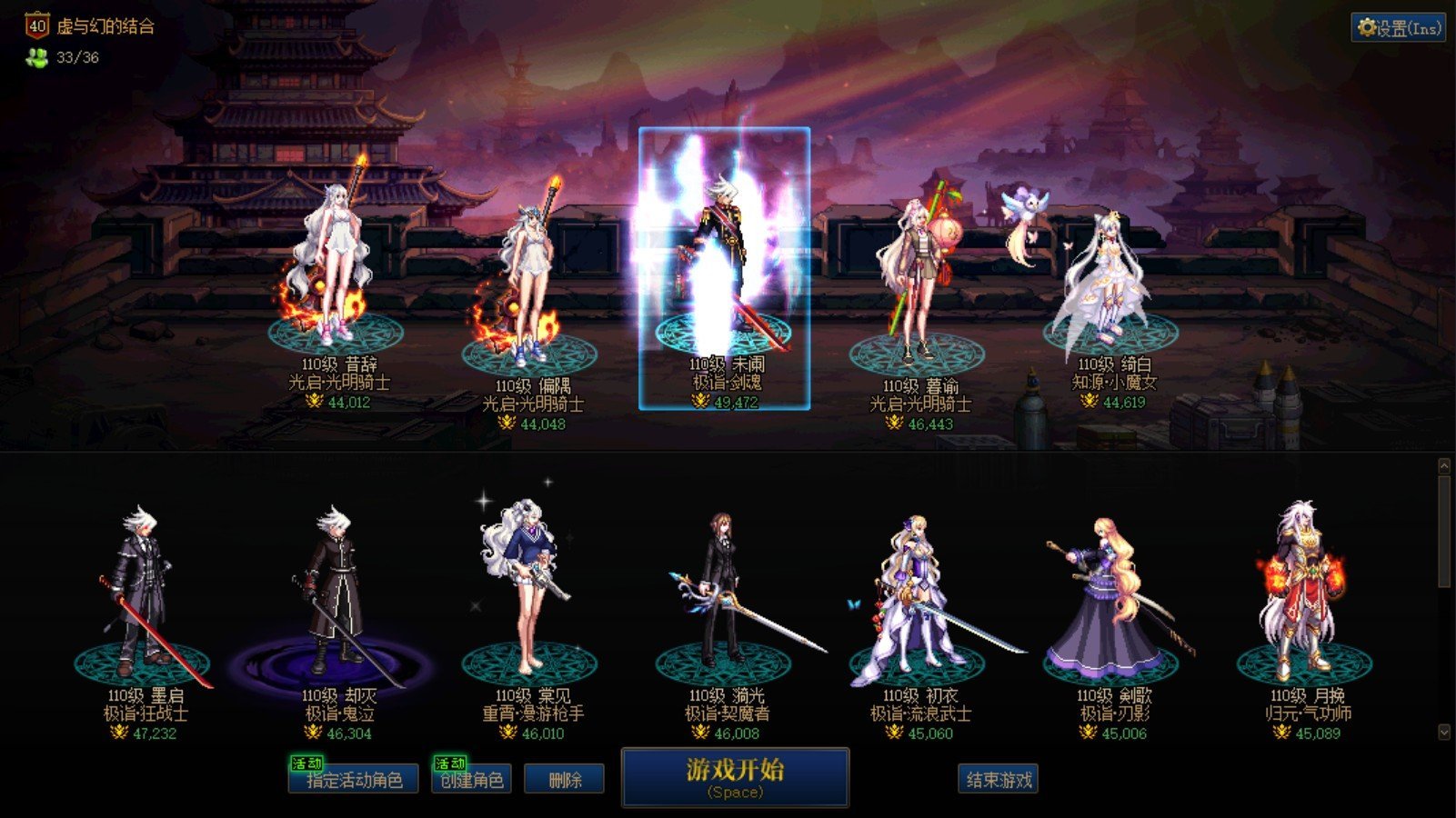Click the character list scroll-up arrow

1443,466
